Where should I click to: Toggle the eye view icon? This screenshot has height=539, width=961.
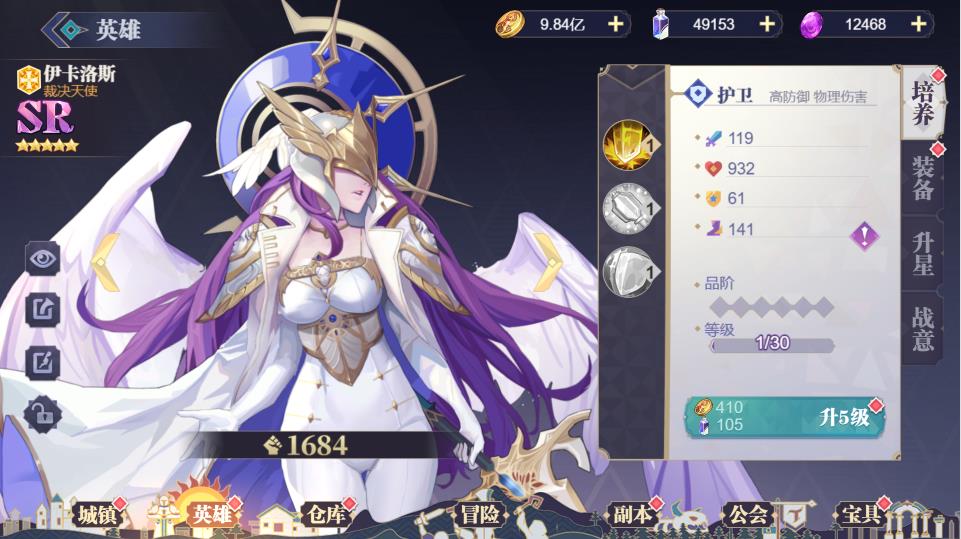pos(43,258)
